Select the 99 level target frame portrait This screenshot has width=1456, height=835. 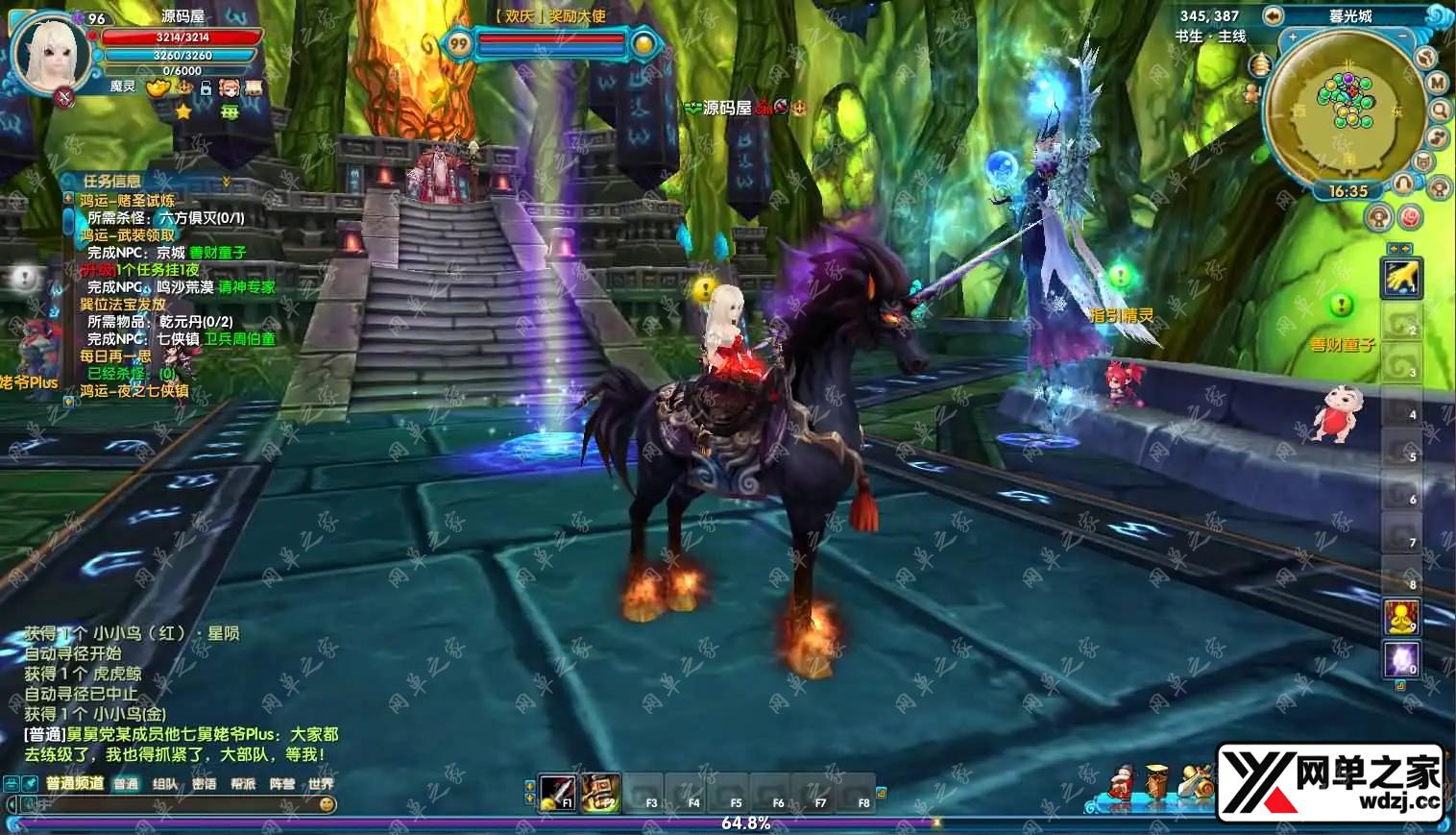coord(459,43)
